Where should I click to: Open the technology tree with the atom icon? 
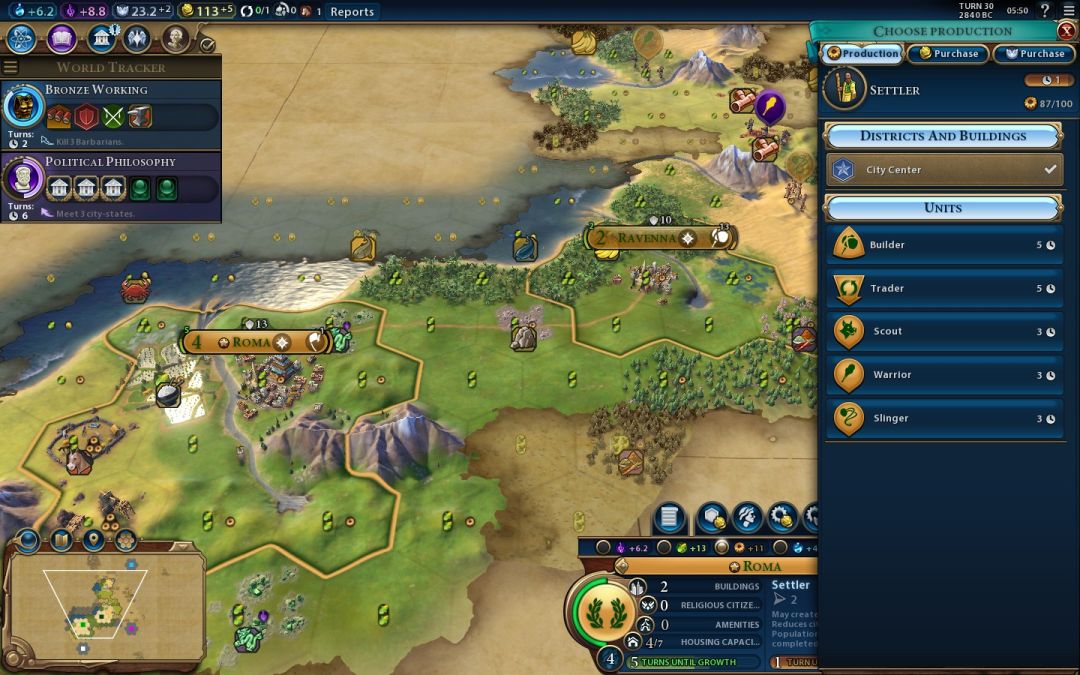22,39
